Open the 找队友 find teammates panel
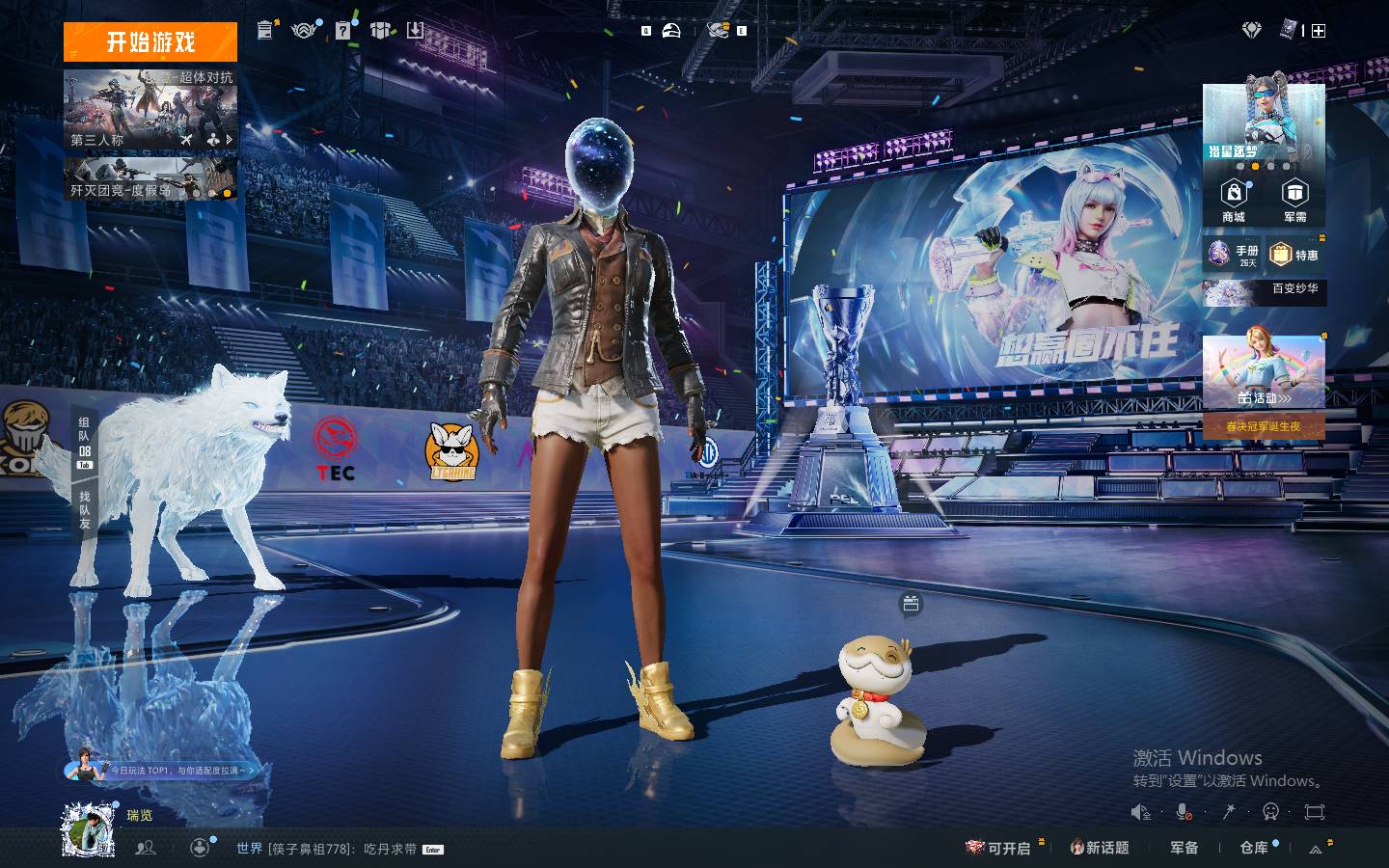The width and height of the screenshot is (1389, 868). coord(85,509)
